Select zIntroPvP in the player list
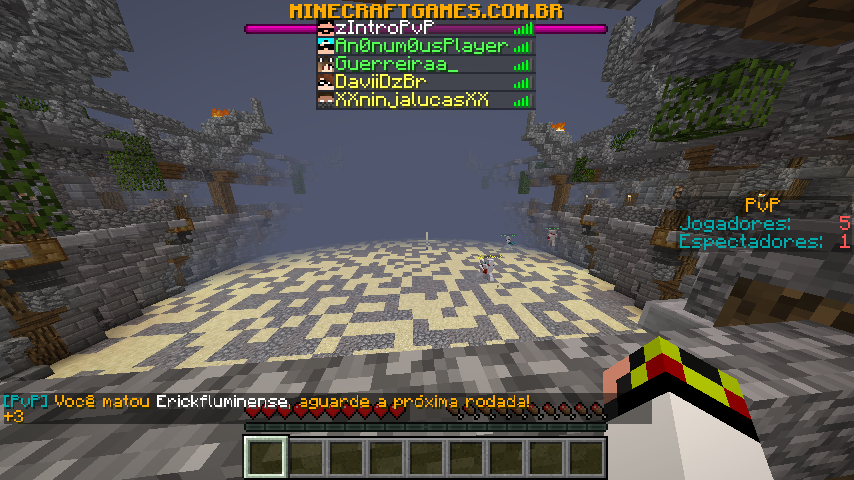 click(x=425, y=28)
